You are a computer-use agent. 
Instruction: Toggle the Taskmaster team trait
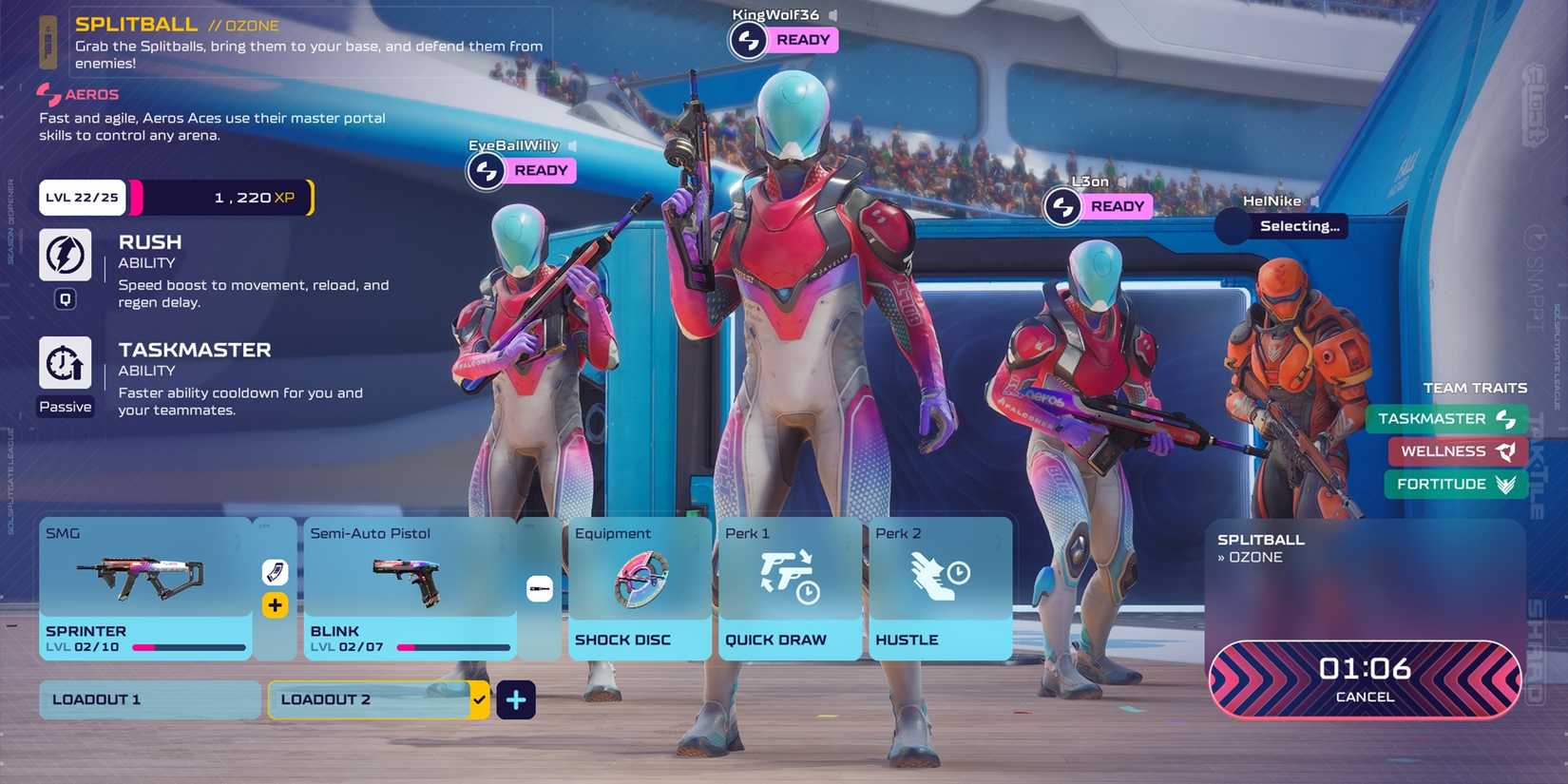(x=1446, y=418)
